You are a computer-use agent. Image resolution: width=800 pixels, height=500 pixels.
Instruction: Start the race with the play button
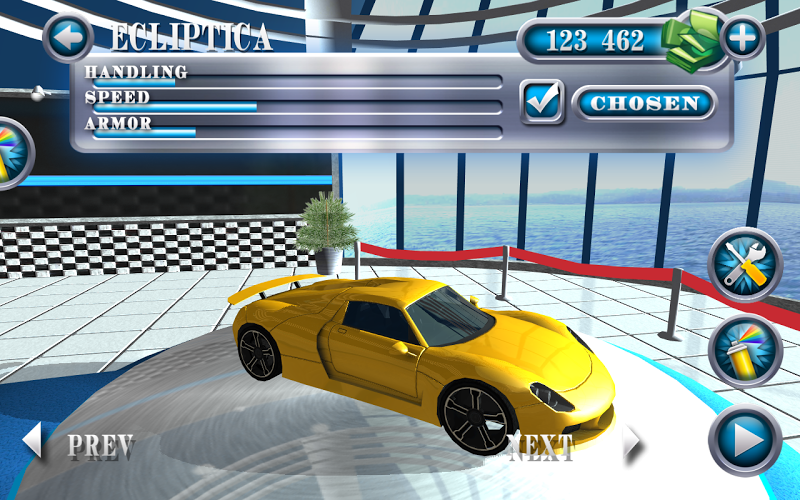[744, 440]
